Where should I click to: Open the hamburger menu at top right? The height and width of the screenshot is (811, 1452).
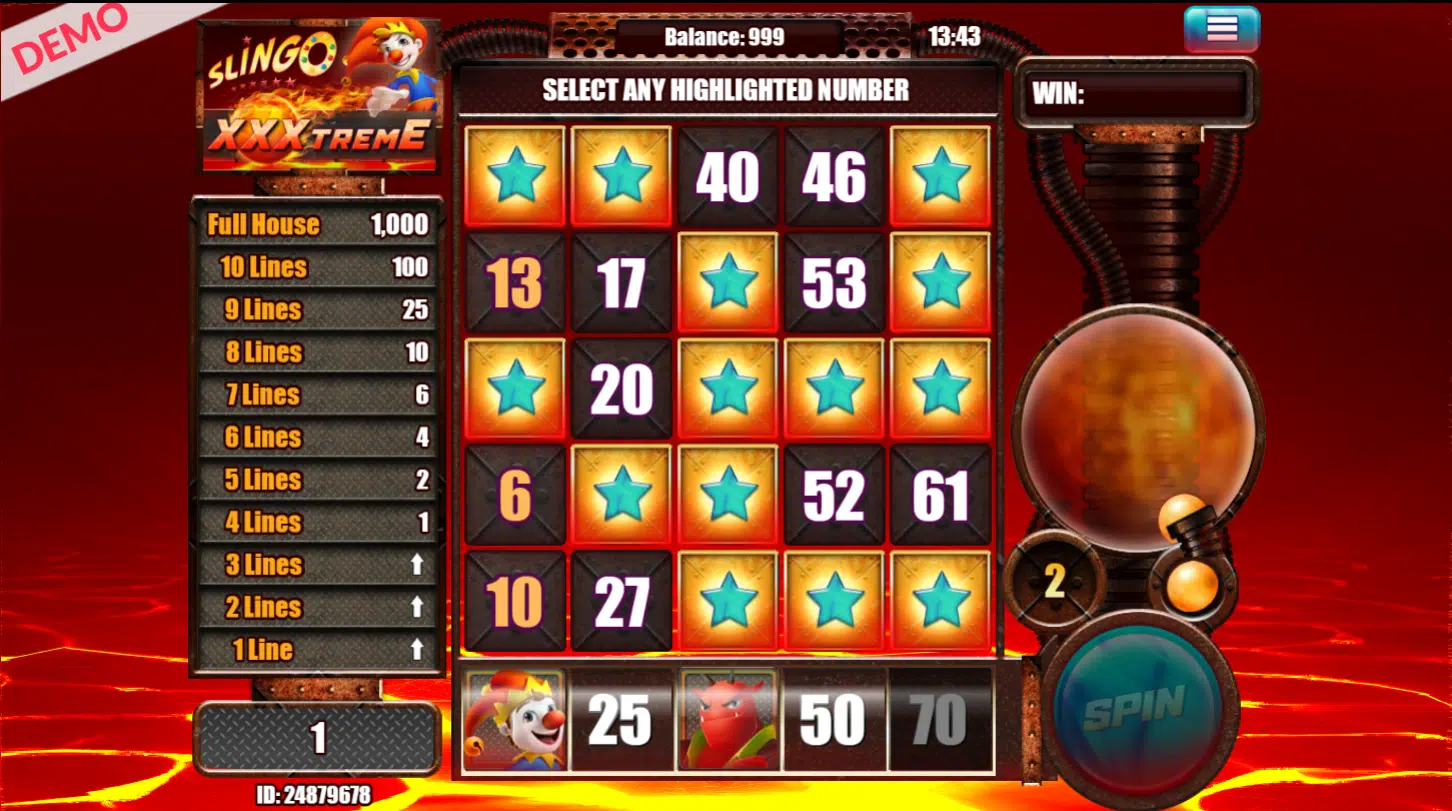pyautogui.click(x=1224, y=27)
